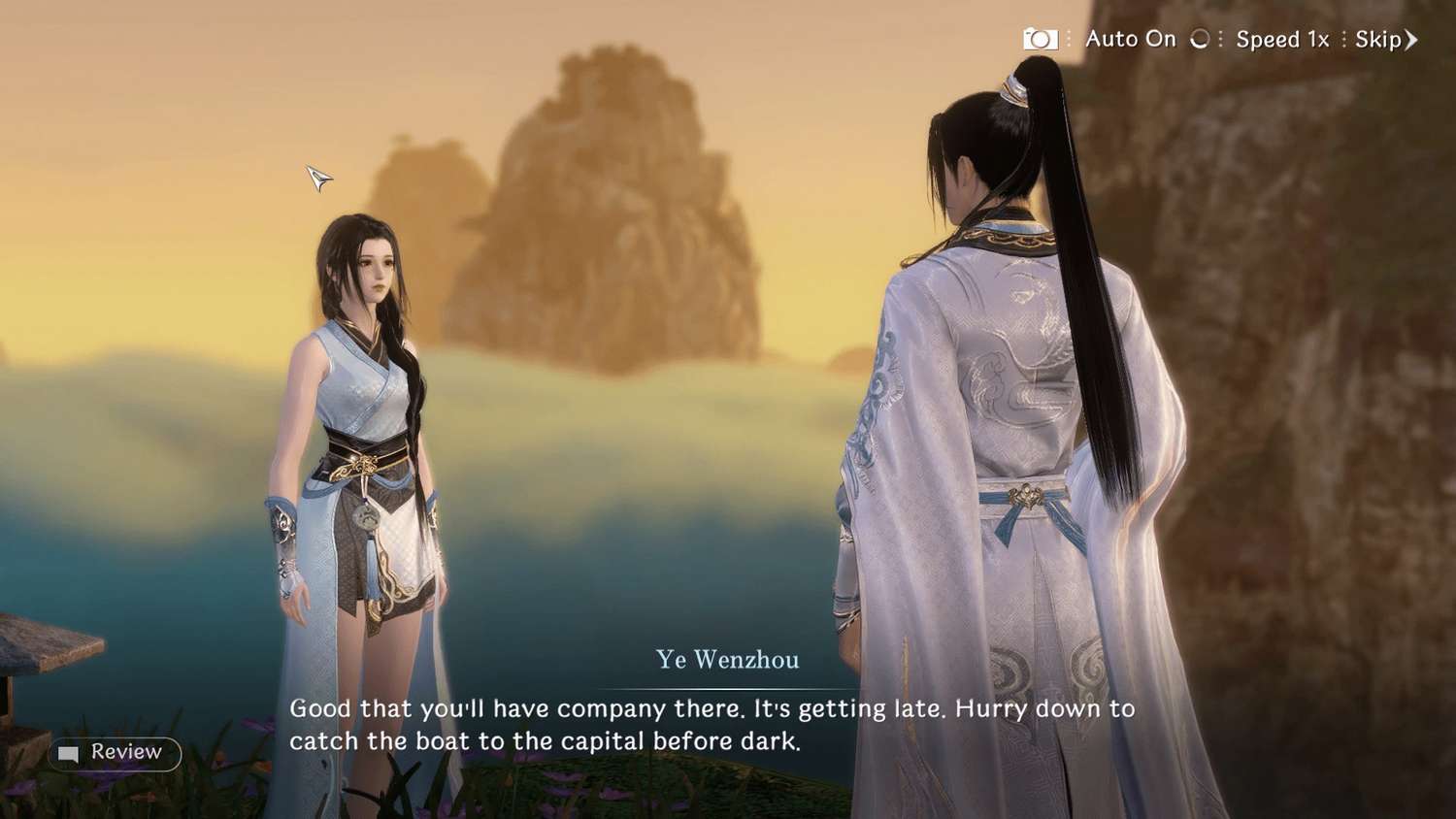This screenshot has width=1456, height=819.
Task: Skip the cutscene dialogue
Action: click(x=1385, y=40)
